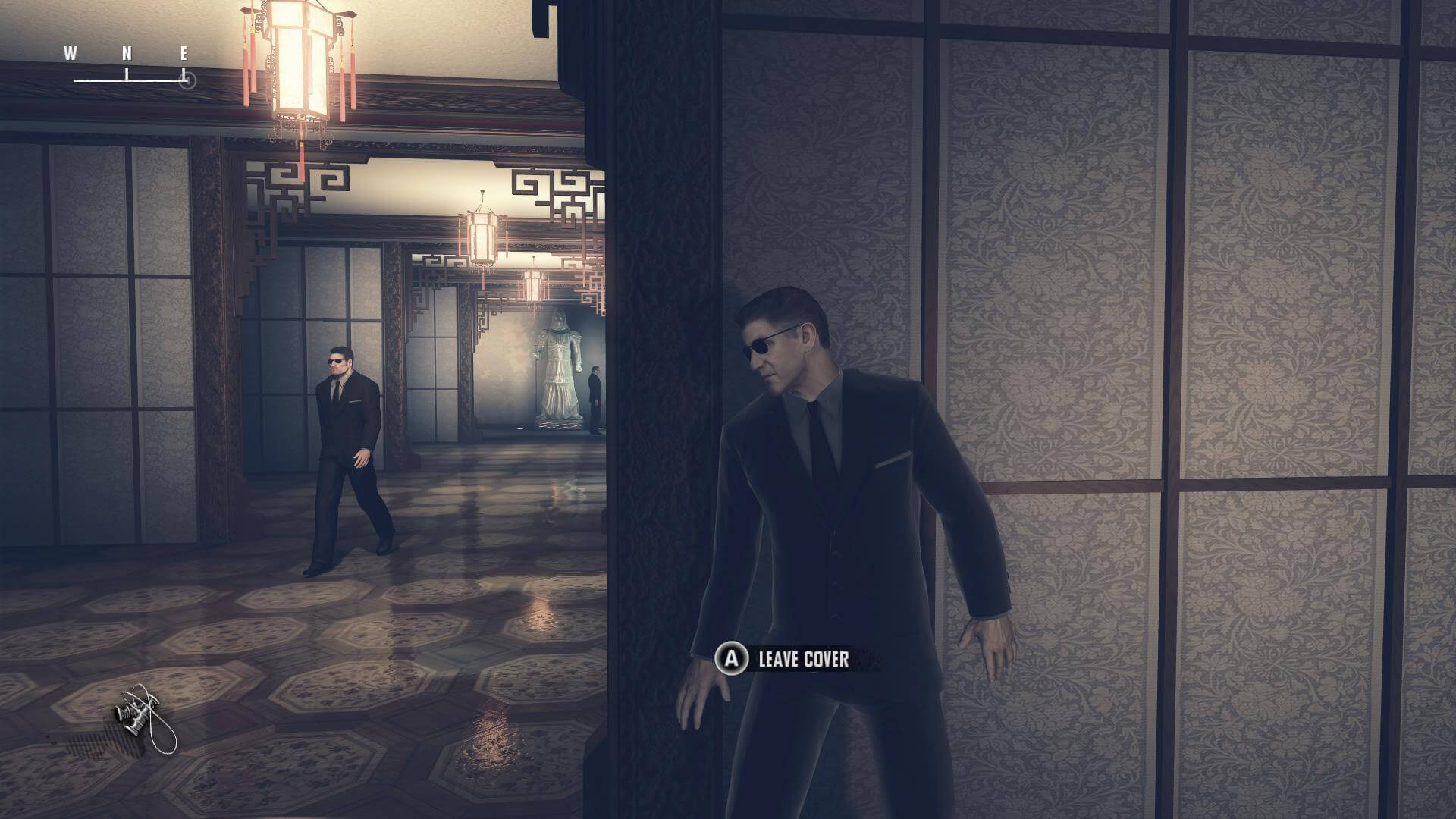
Task: Click the compass heading bar
Action: click(x=130, y=67)
